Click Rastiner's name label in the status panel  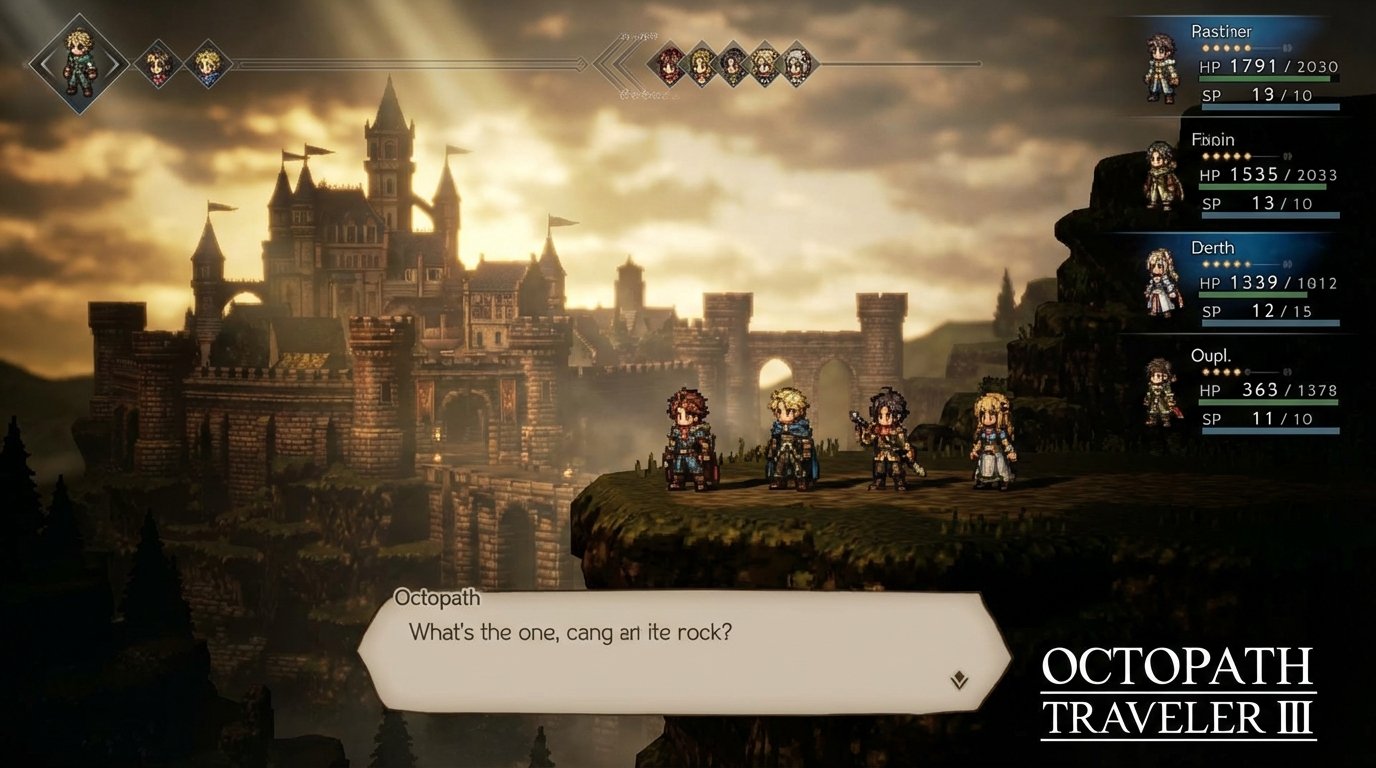click(1222, 31)
